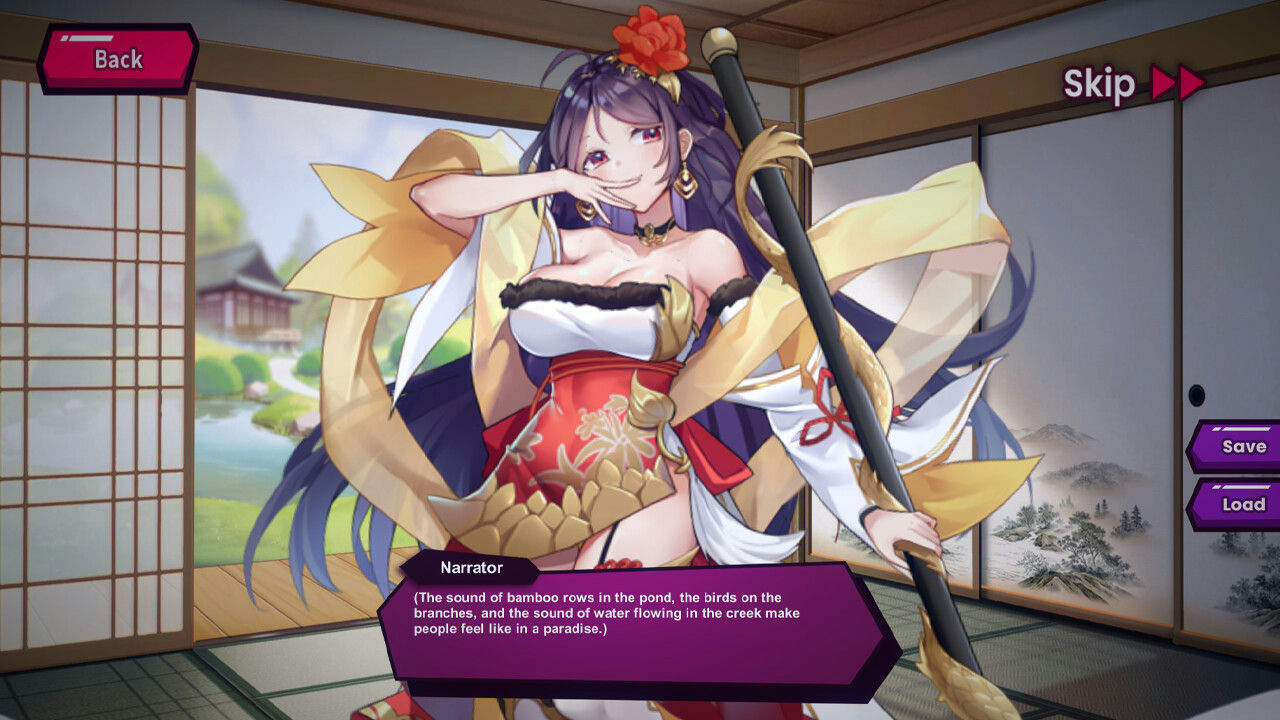Click the stripe accent icon on Load button
The image size is (1280, 720).
pos(1242,487)
